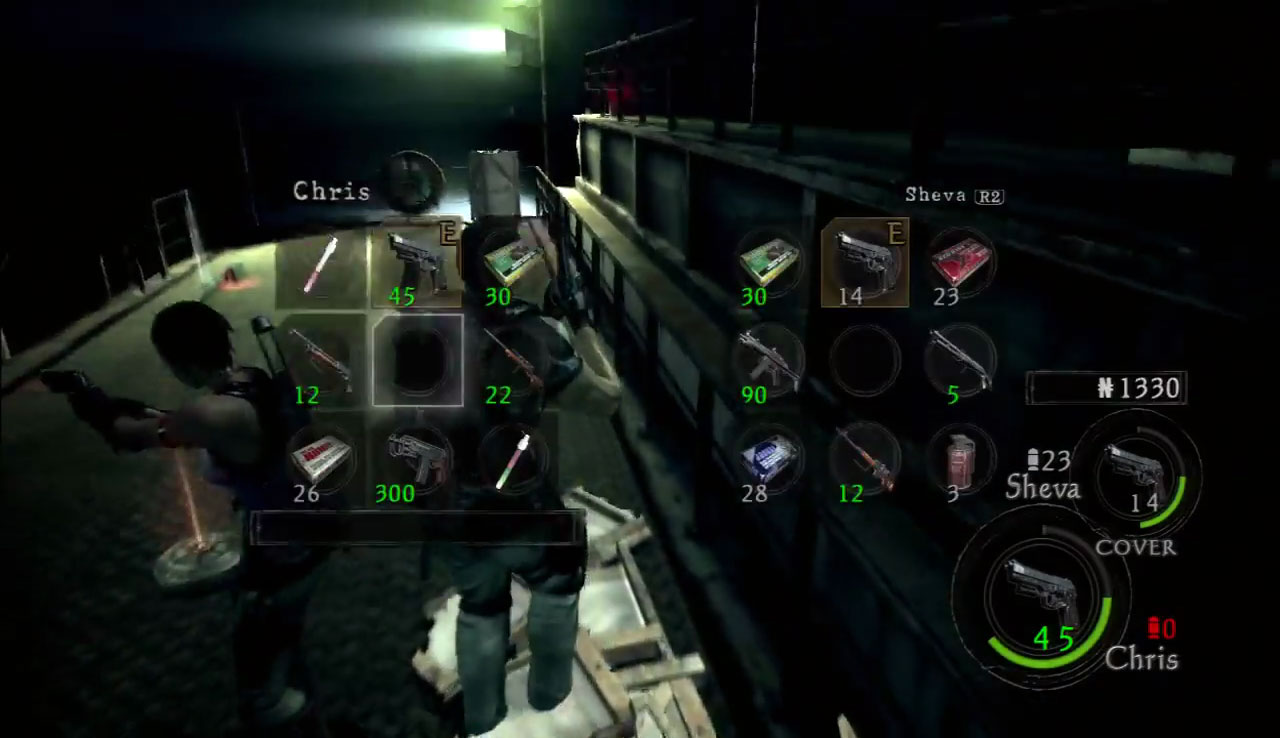Pick Chris's green ammo box
The height and width of the screenshot is (738, 1280).
512,262
